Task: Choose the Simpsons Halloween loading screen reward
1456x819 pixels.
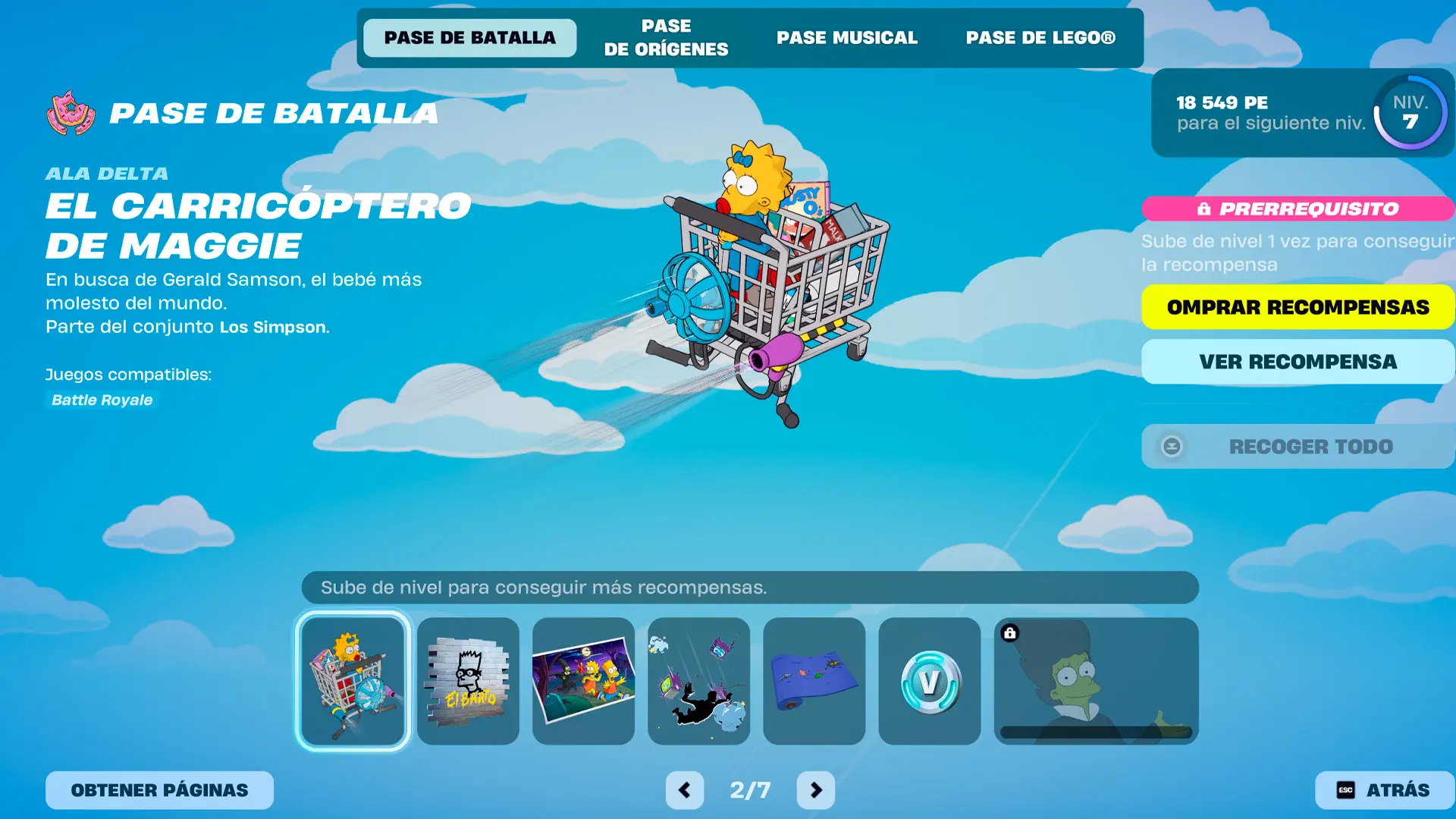Action: [x=583, y=681]
